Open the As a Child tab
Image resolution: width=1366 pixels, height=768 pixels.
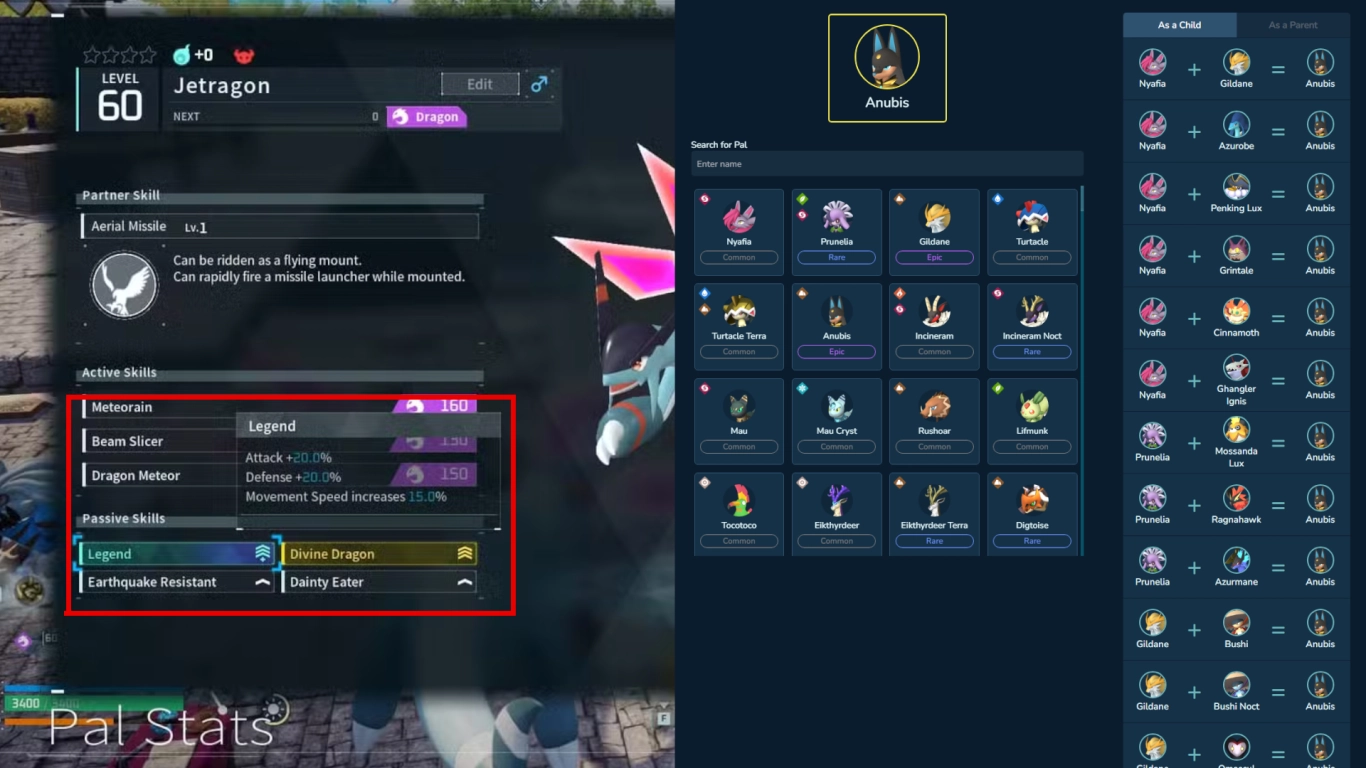1178,24
